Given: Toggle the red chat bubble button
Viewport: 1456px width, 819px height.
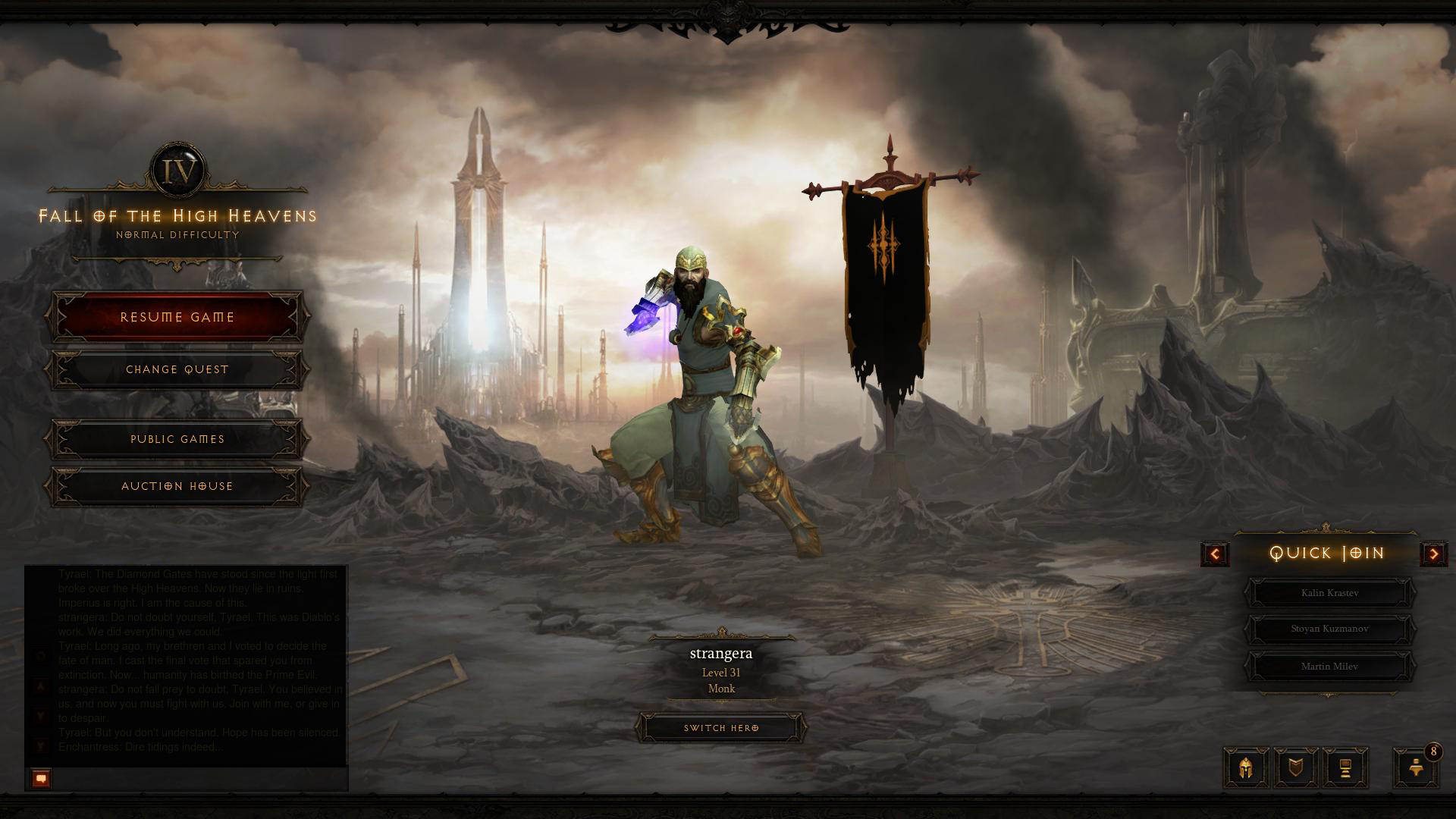Looking at the screenshot, I should click(41, 778).
